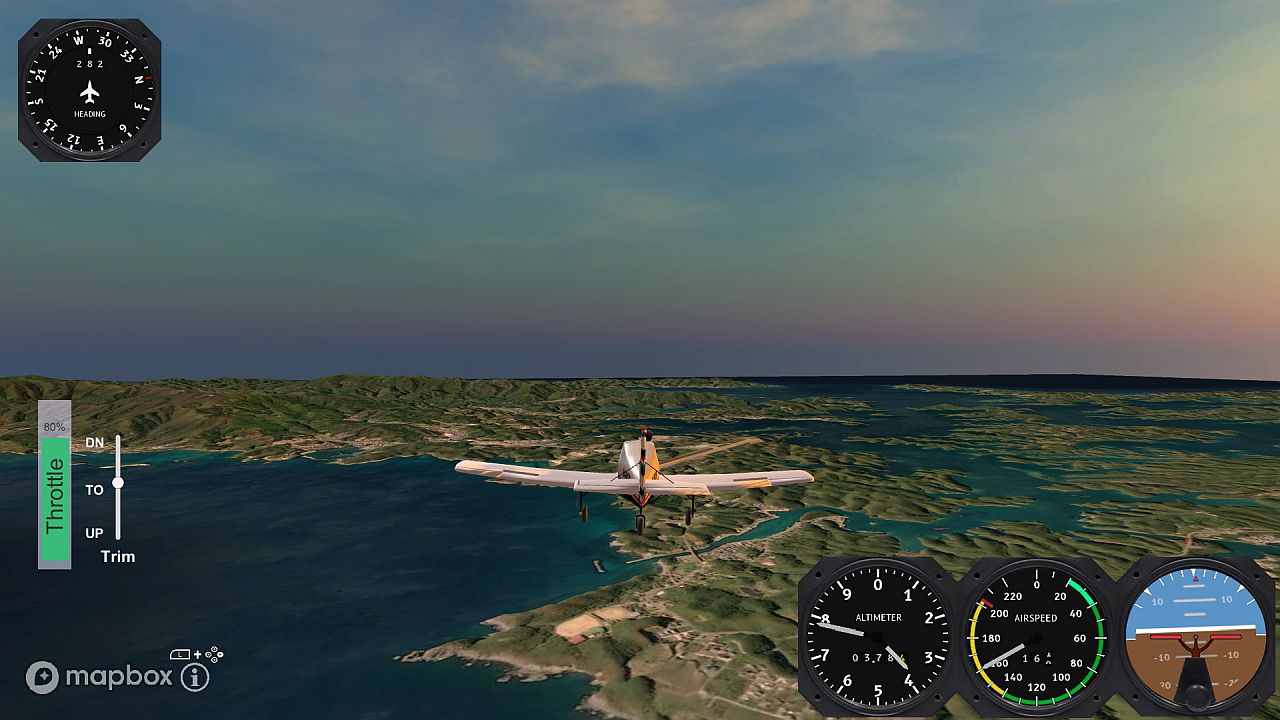Click the Mapbox wordmark link

point(120,677)
